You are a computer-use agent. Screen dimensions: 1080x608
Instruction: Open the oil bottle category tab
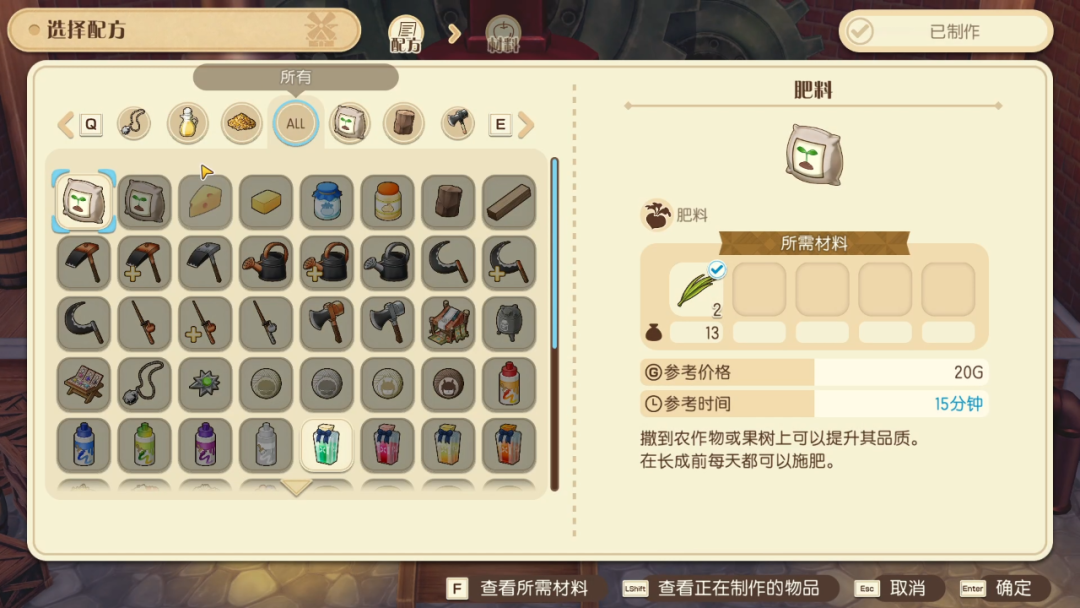tap(187, 124)
